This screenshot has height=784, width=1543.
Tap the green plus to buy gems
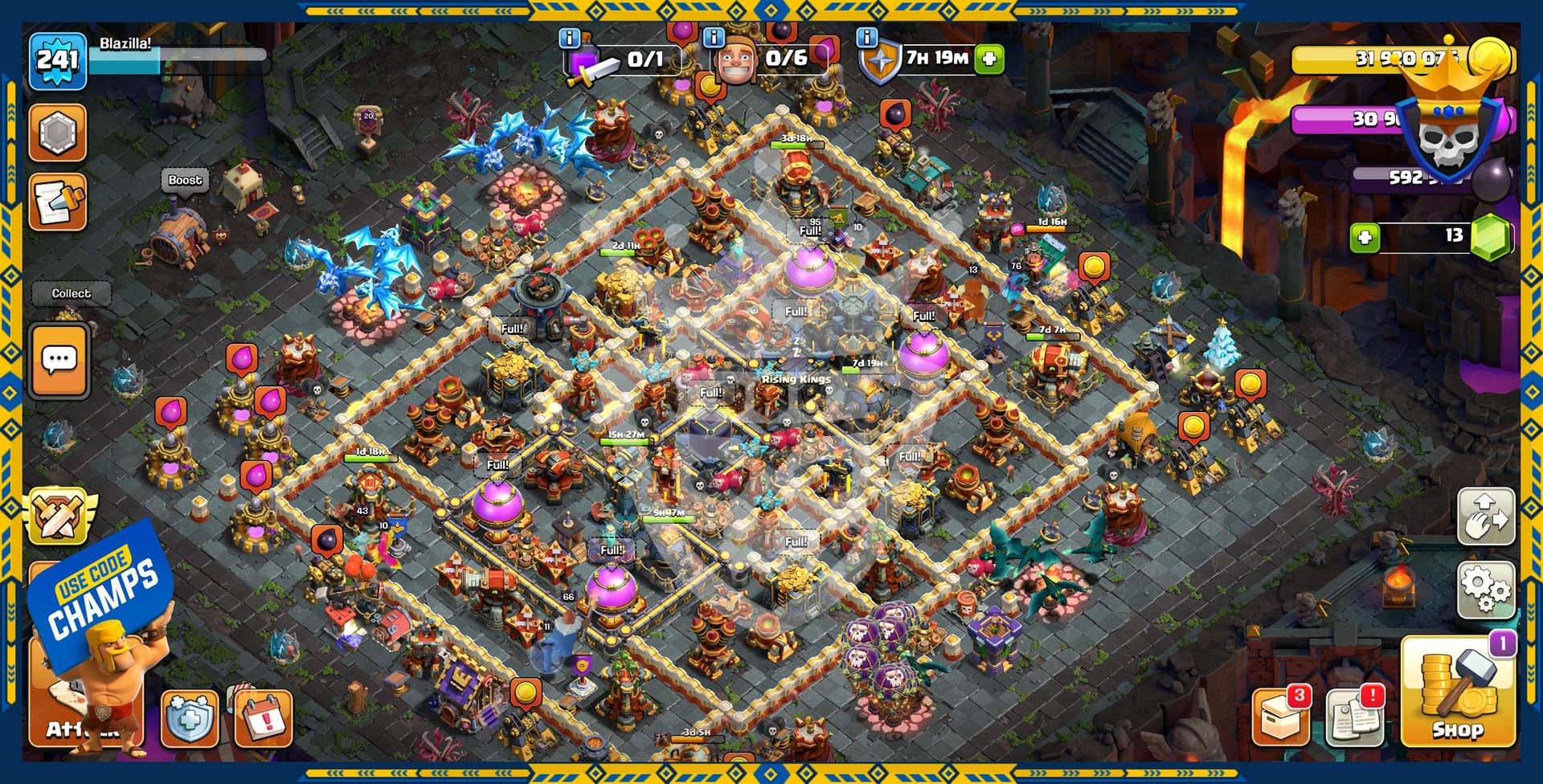coord(1365,238)
